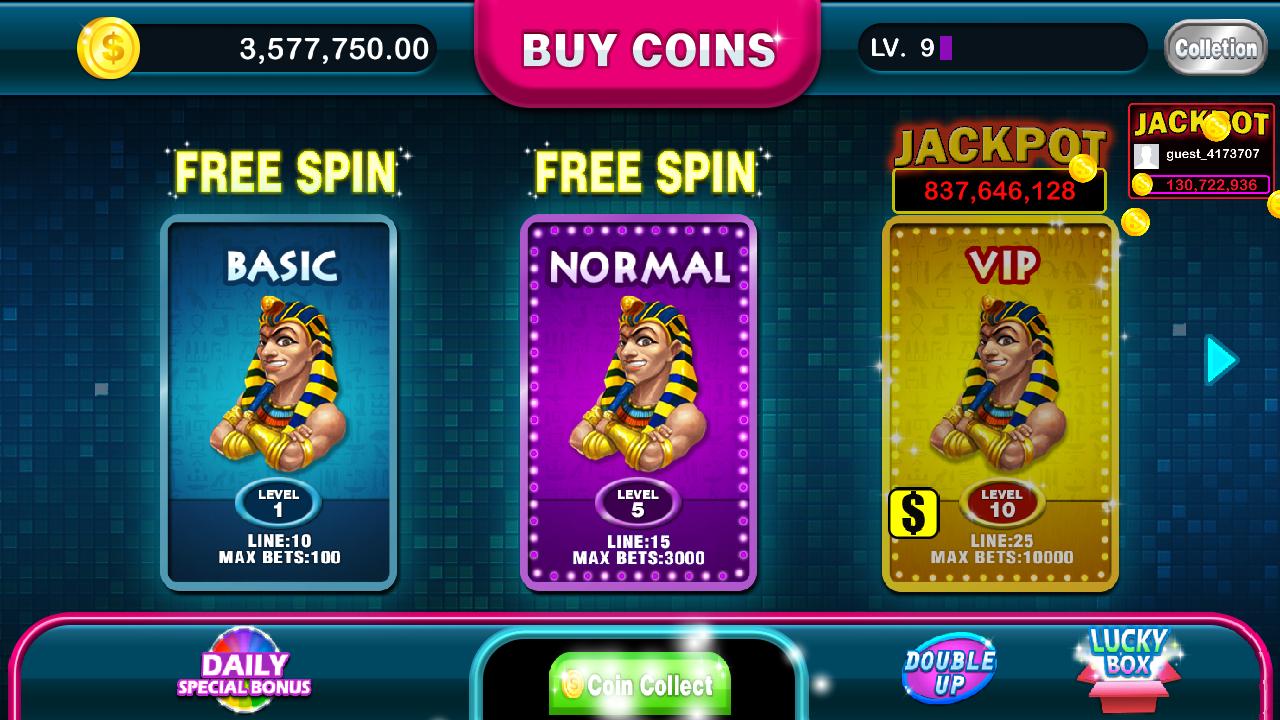This screenshot has width=1280, height=720.
Task: Open the Collection screen
Action: coord(1216,47)
